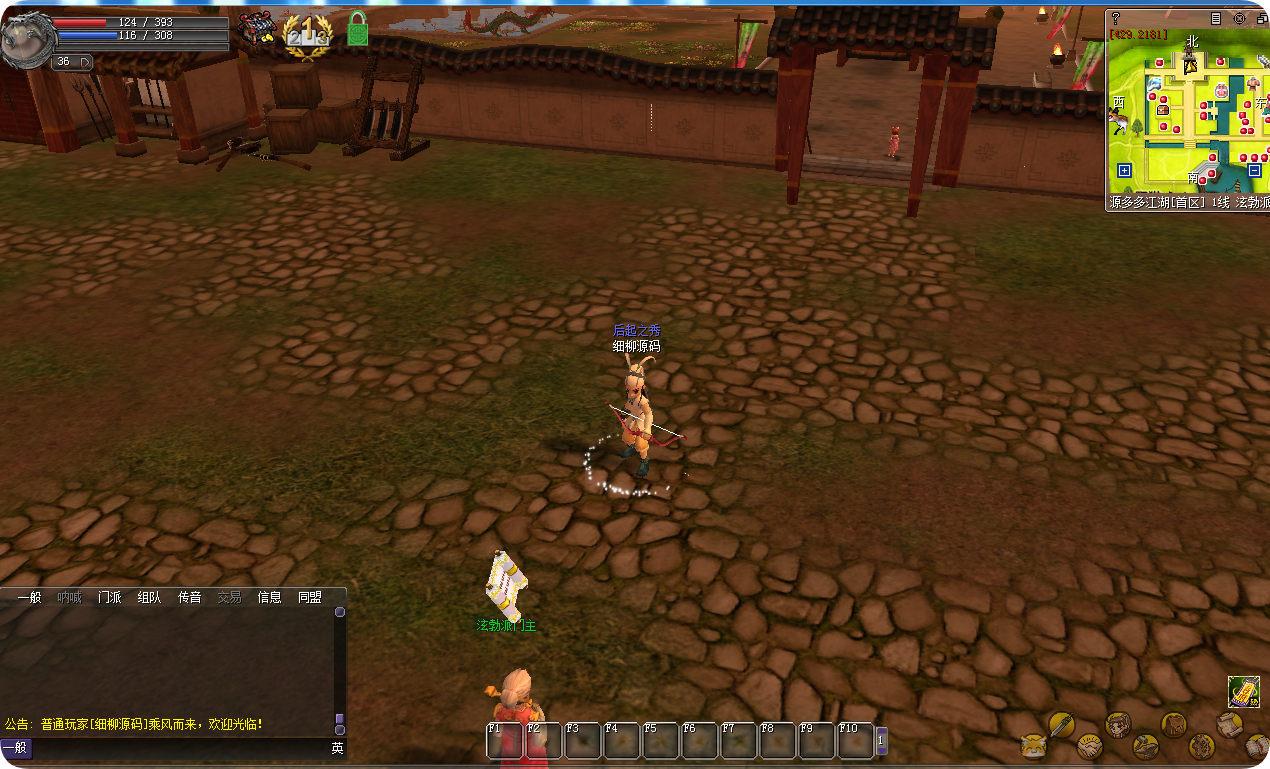Switch to the 门派 chat tab
The width and height of the screenshot is (1270, 769).
click(109, 597)
